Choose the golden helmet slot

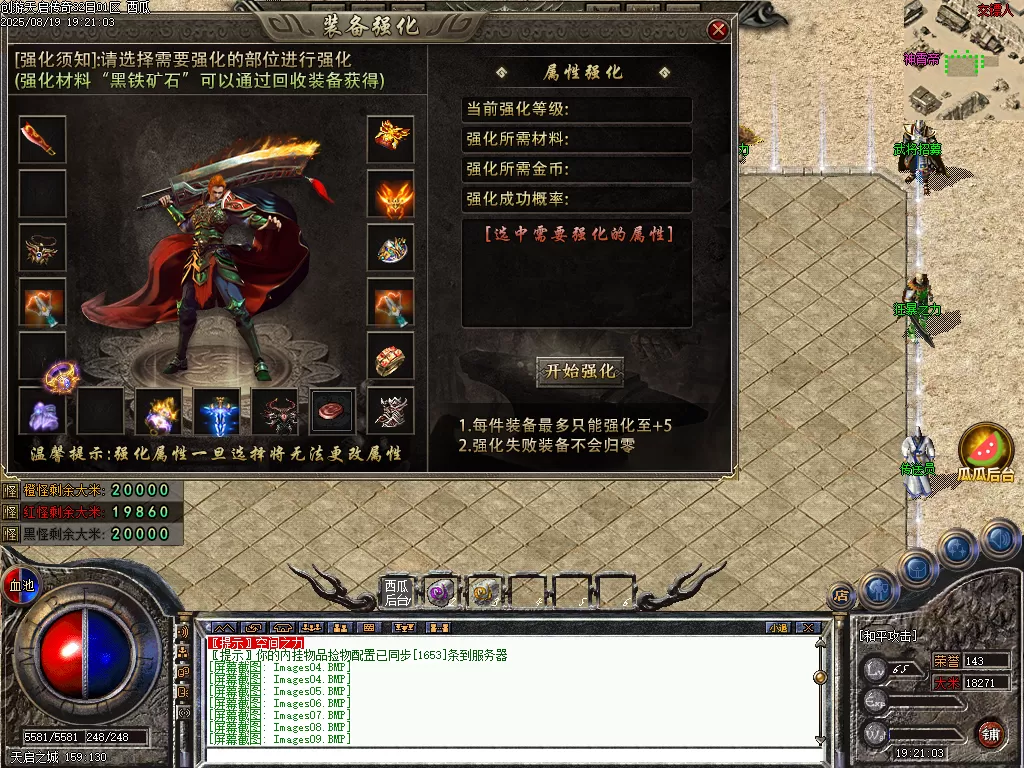(390, 140)
